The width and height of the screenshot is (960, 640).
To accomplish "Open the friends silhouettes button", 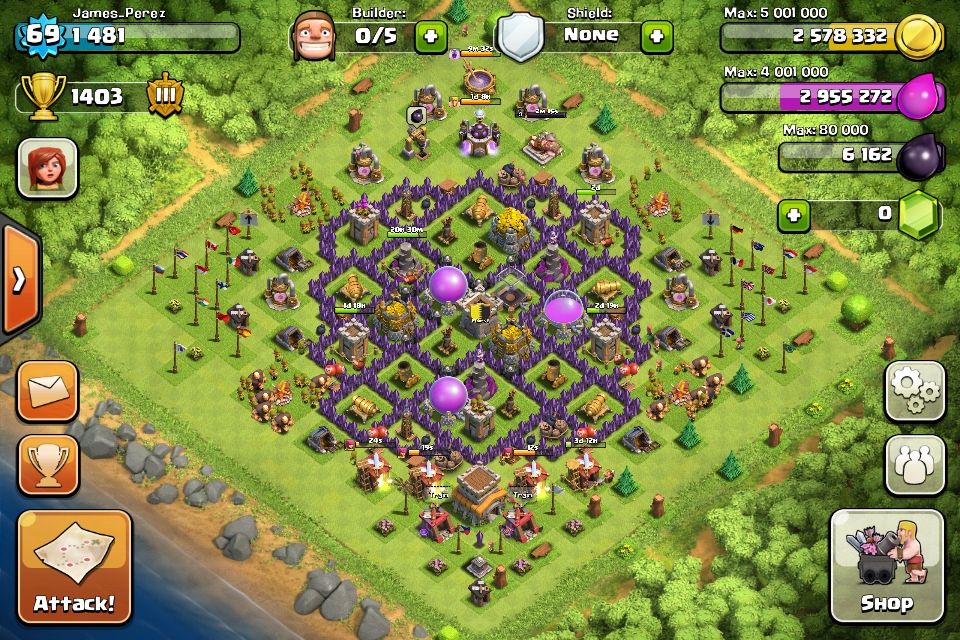I will pyautogui.click(x=914, y=464).
